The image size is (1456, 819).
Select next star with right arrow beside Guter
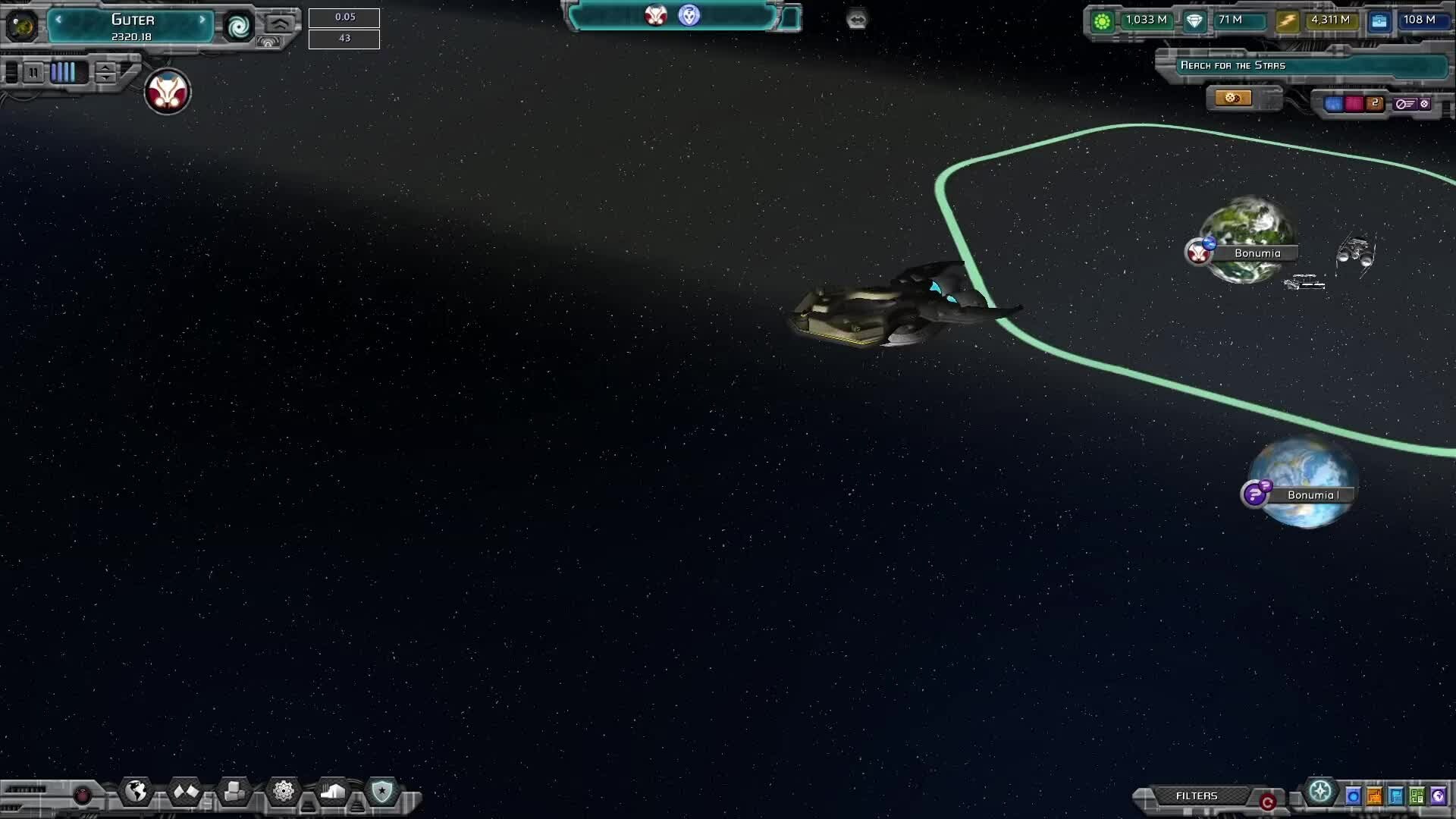[202, 20]
